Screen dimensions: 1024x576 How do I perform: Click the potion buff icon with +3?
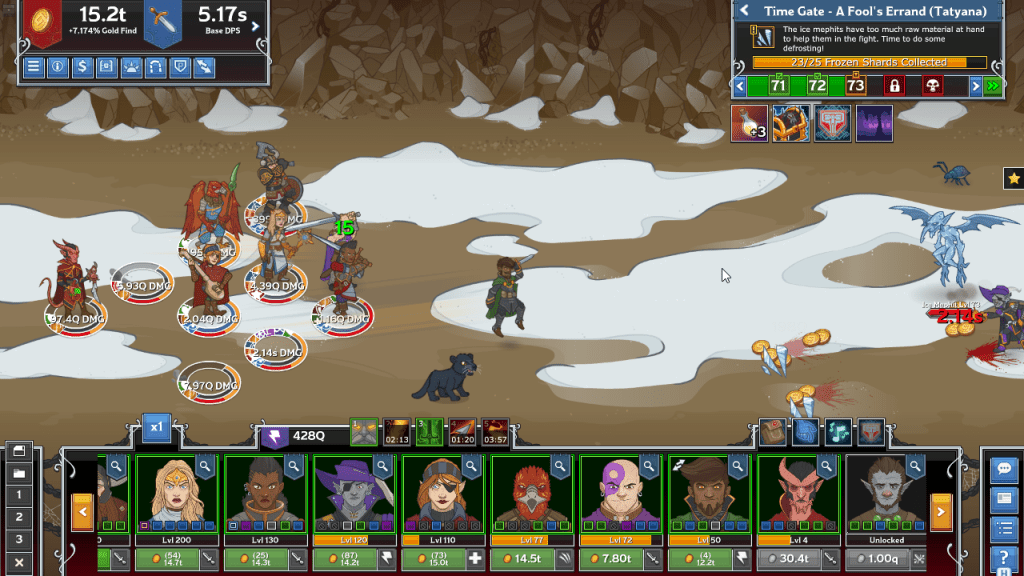tap(749, 124)
